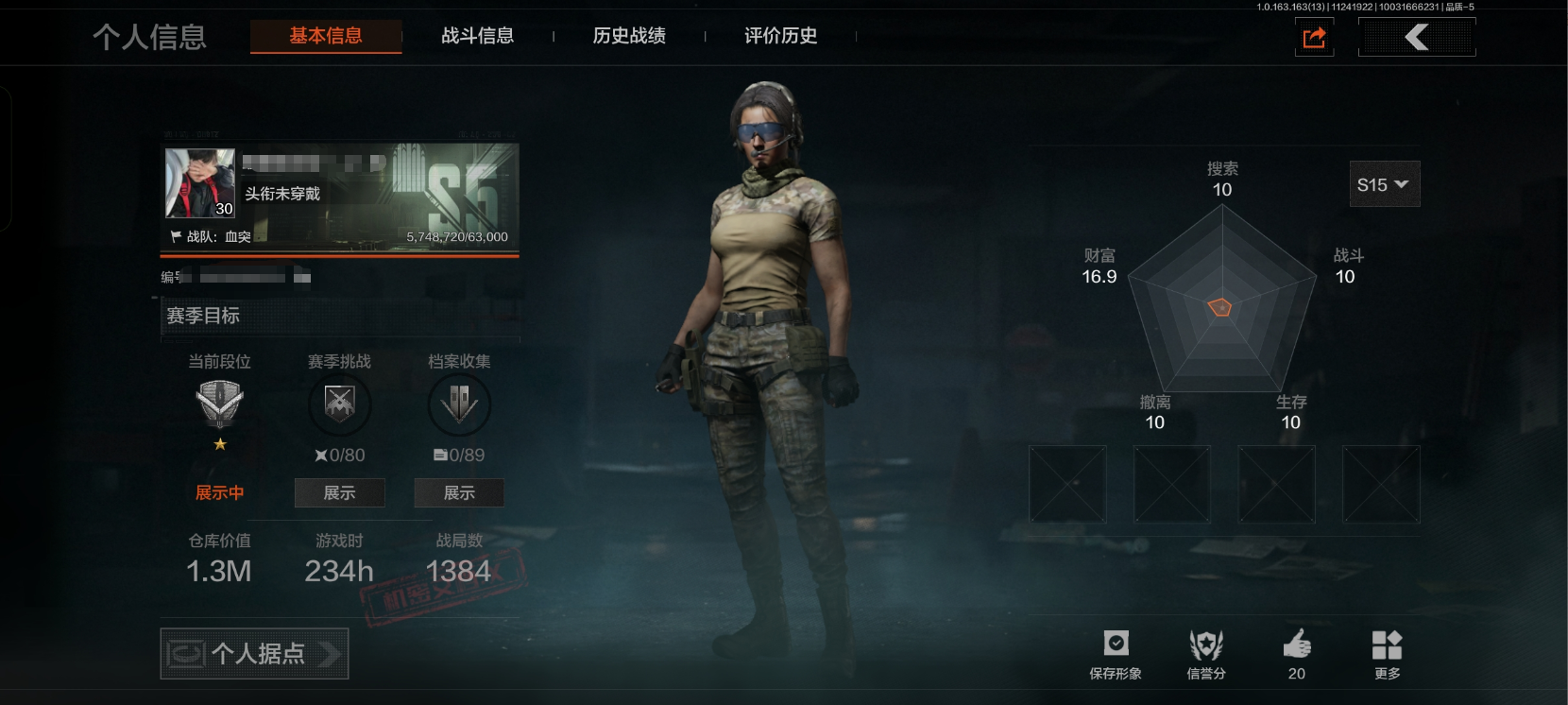Click 展示 under 档案收集
Screen dimensions: 1568x705
coord(459,492)
